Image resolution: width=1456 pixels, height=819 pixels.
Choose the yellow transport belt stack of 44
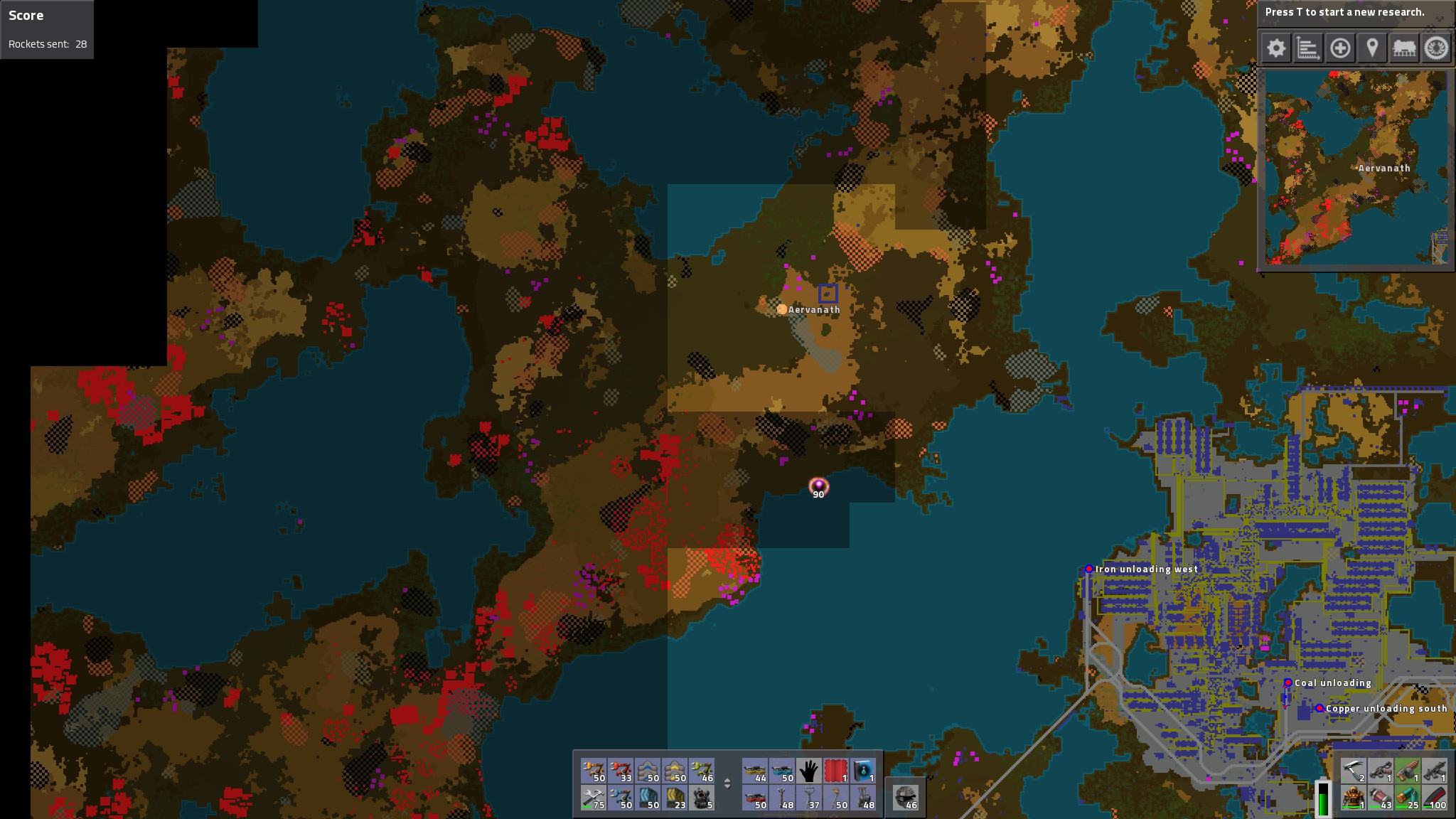[755, 771]
